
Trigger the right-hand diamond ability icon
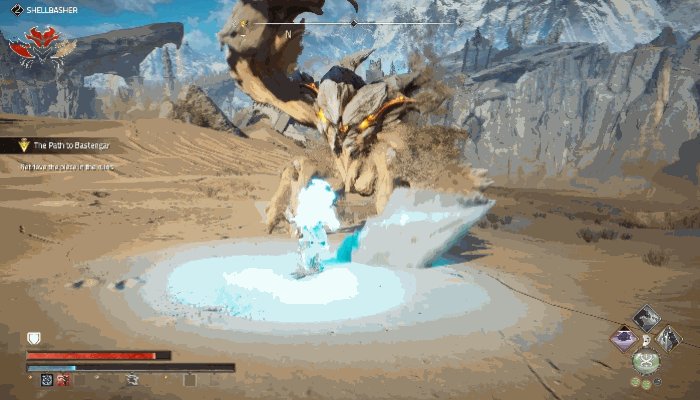(x=669, y=338)
